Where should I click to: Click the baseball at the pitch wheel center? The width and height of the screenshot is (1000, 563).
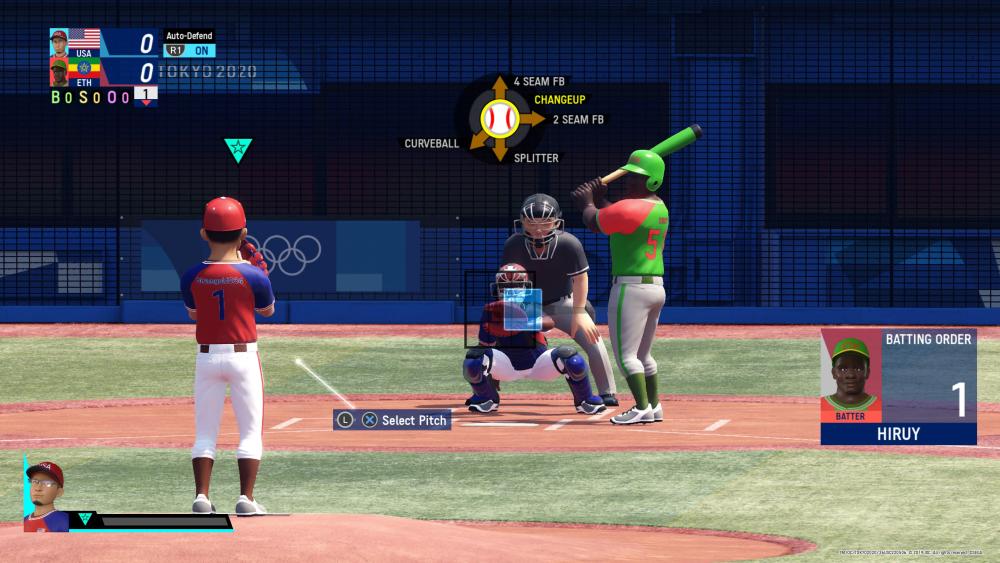point(500,119)
